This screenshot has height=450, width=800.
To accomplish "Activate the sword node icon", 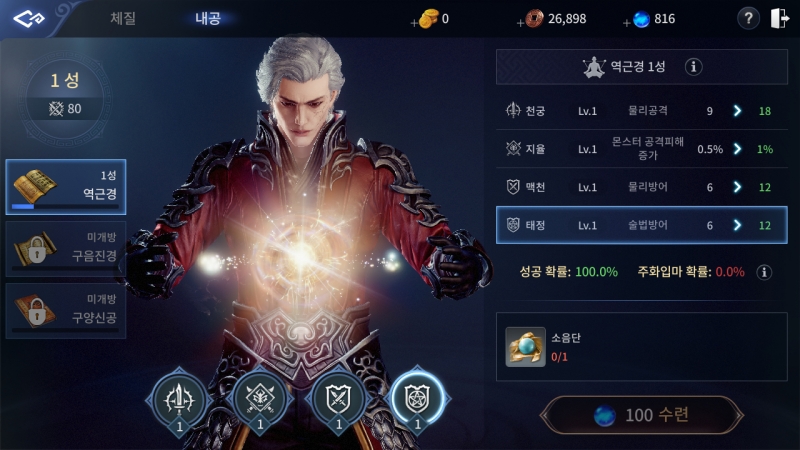I will coord(181,401).
